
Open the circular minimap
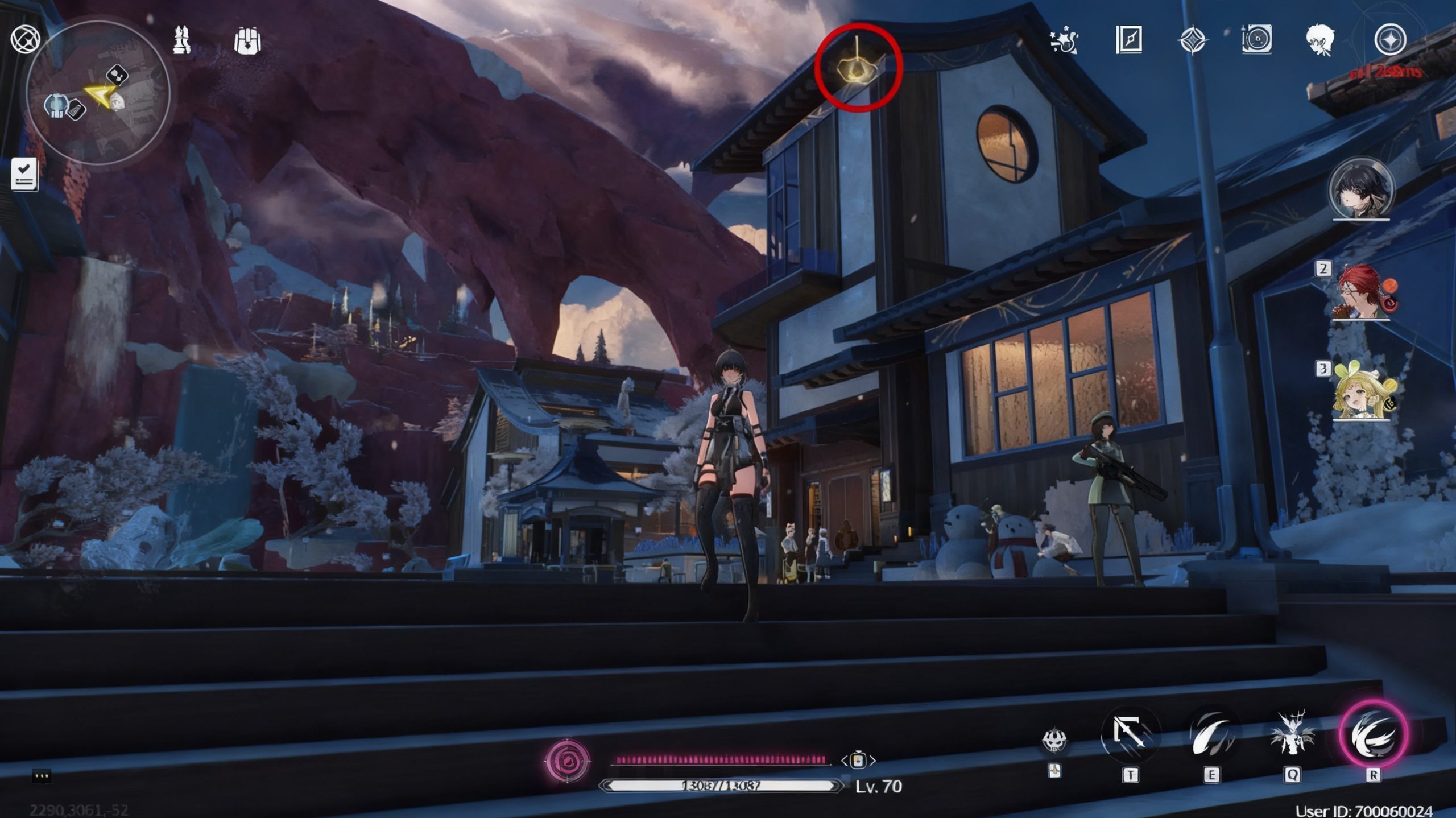(x=98, y=94)
